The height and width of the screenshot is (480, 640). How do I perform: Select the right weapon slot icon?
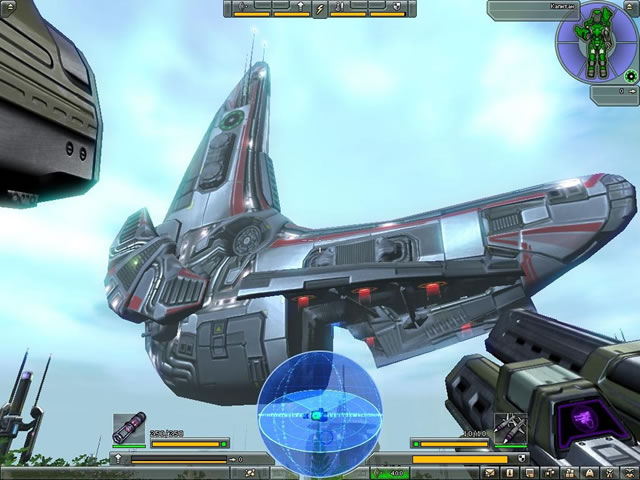pos(509,428)
